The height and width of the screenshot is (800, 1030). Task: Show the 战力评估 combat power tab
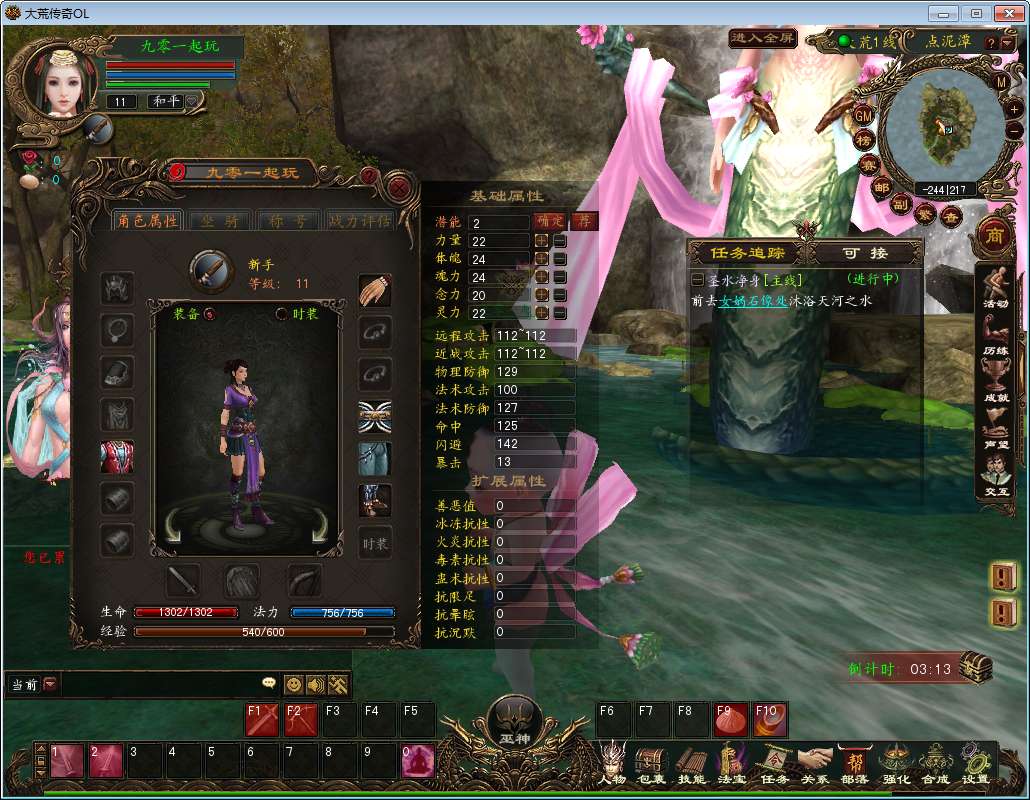[359, 220]
